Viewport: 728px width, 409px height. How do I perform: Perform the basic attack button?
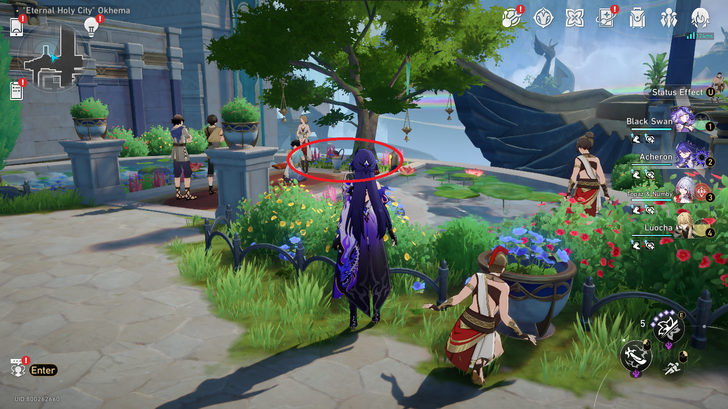(635, 355)
